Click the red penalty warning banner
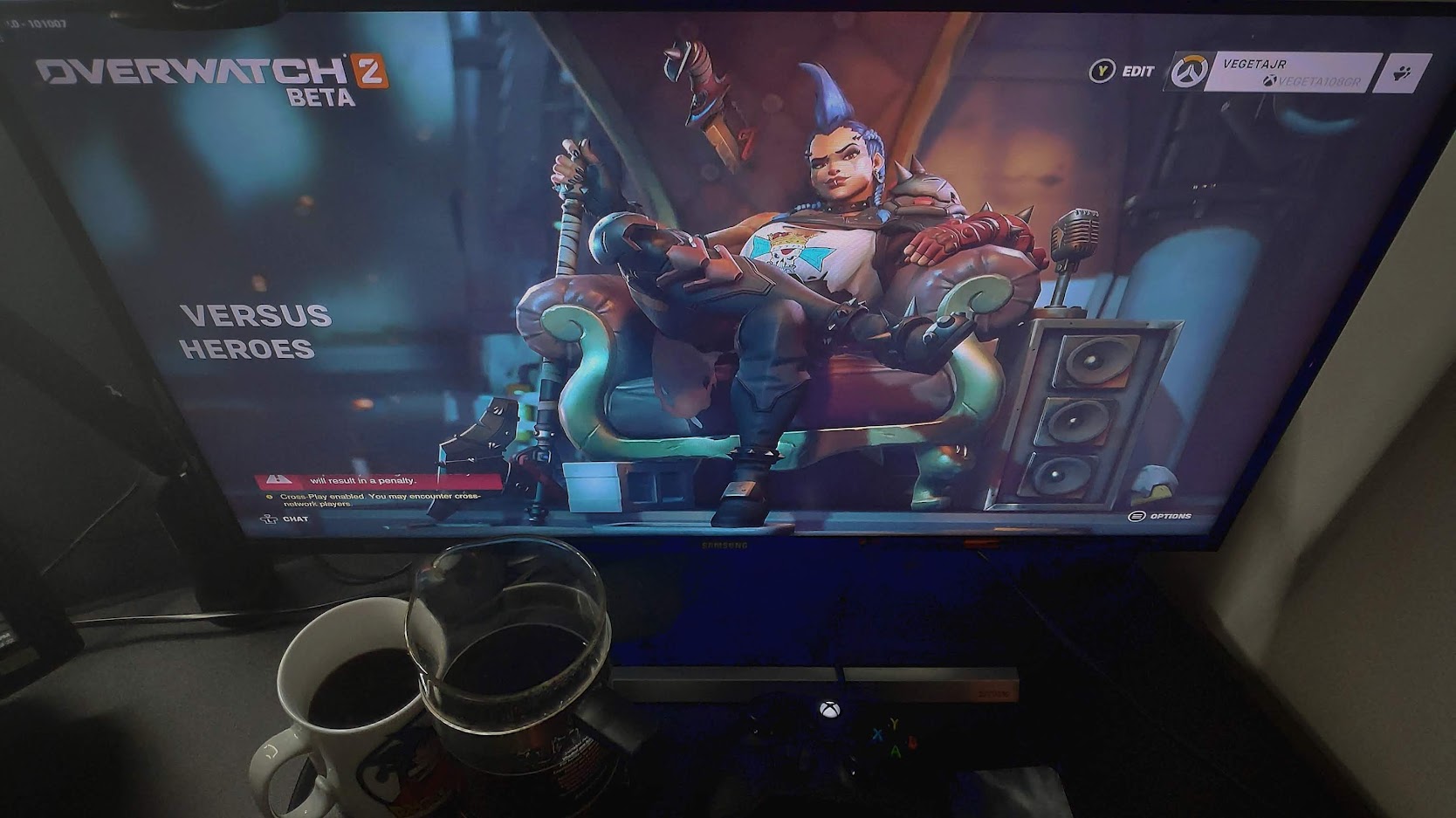The width and height of the screenshot is (1456, 818). pyautogui.click(x=378, y=480)
